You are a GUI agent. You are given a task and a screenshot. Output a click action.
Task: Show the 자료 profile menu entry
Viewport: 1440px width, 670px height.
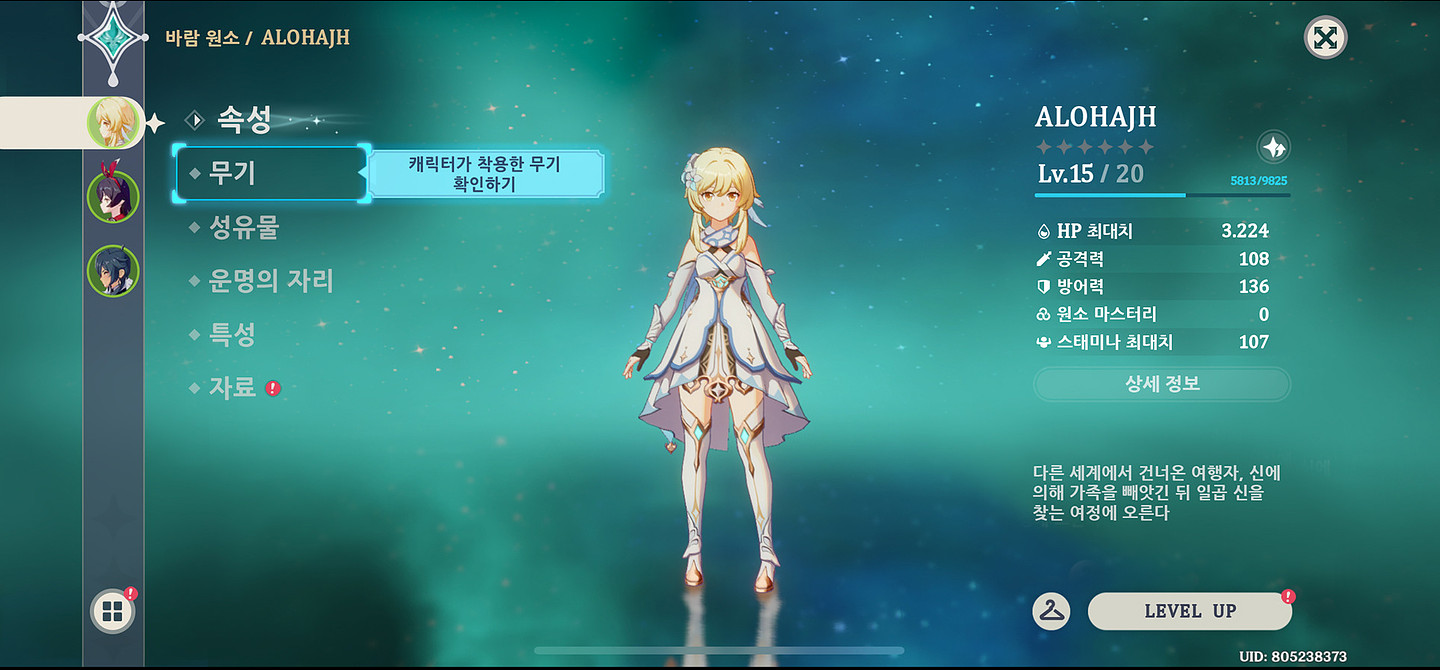pos(233,388)
